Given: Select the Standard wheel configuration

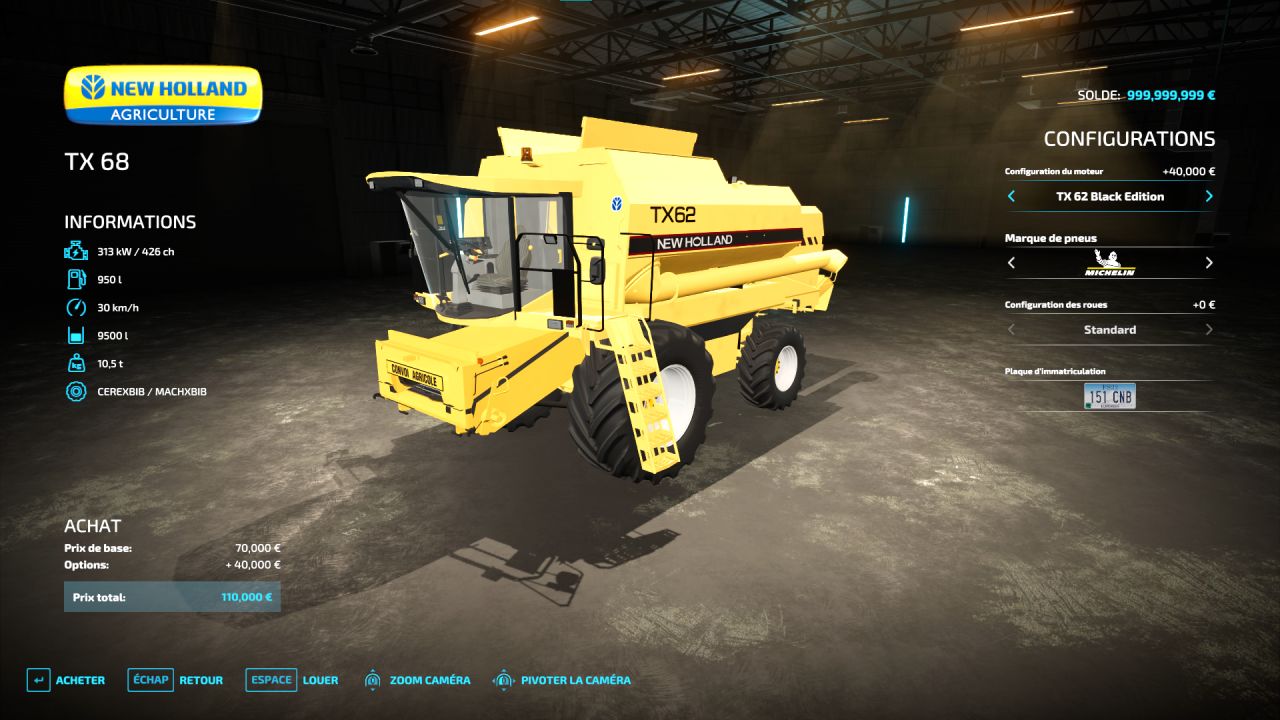Looking at the screenshot, I should tap(1108, 329).
